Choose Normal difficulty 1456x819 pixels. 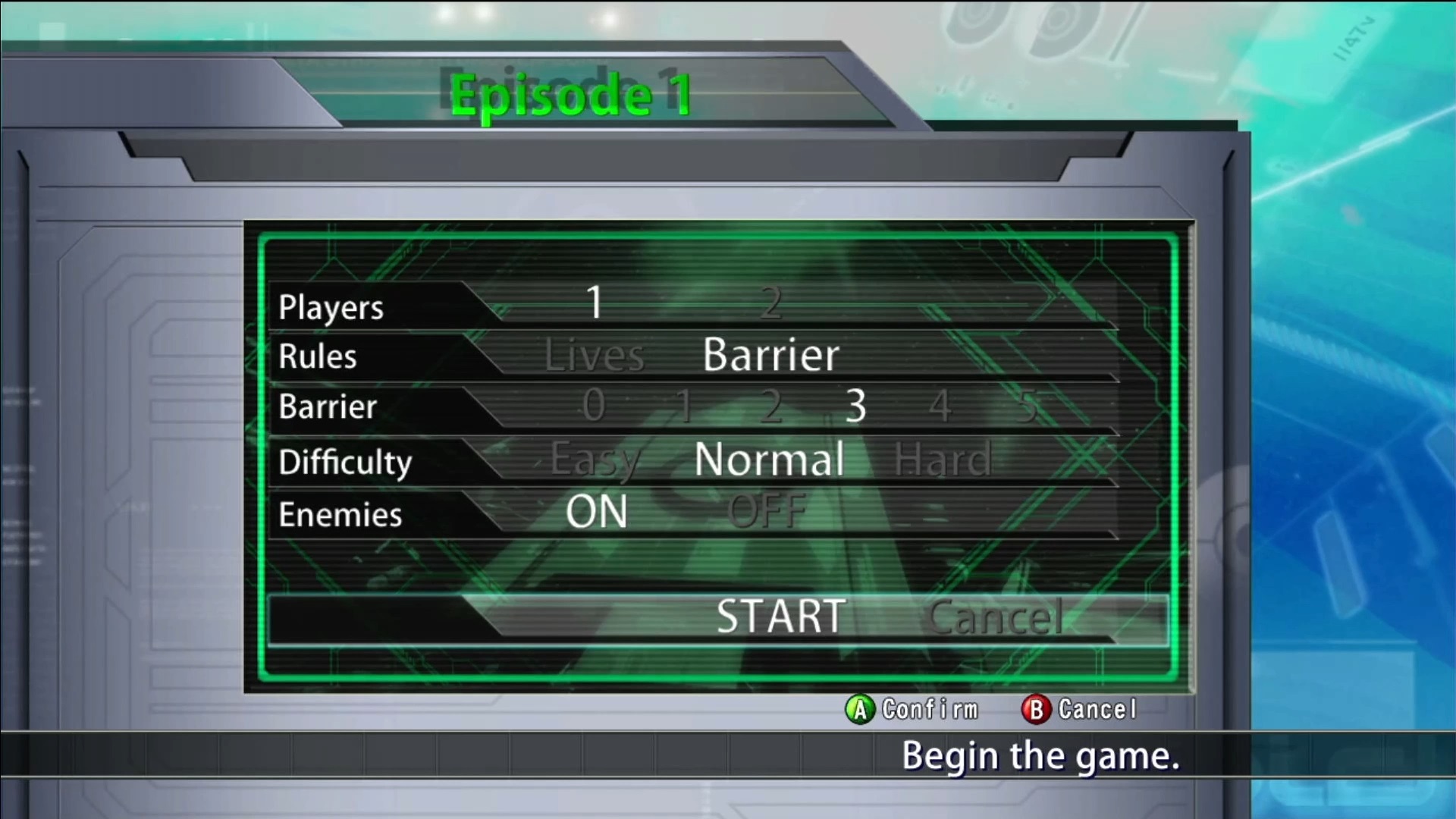(769, 460)
